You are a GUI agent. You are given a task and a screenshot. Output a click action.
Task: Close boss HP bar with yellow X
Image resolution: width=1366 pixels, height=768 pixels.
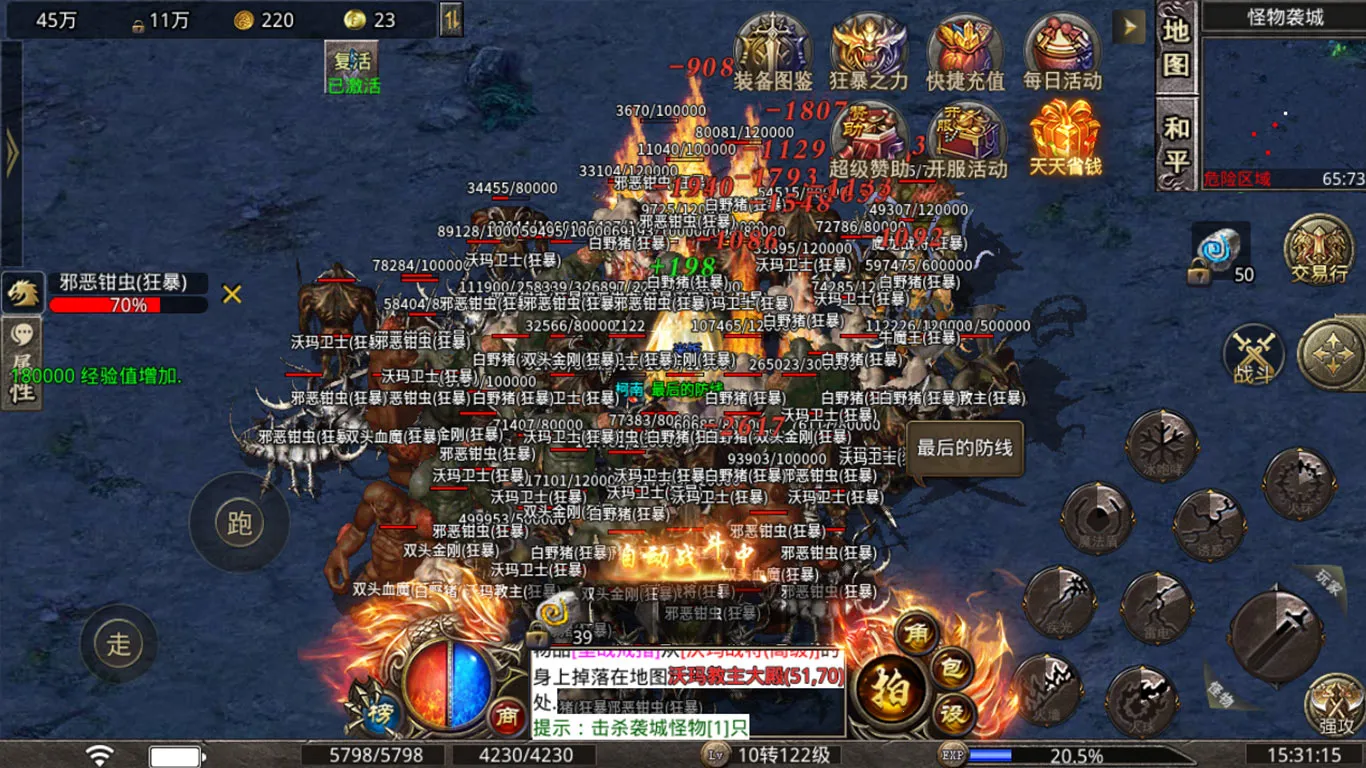click(230, 295)
